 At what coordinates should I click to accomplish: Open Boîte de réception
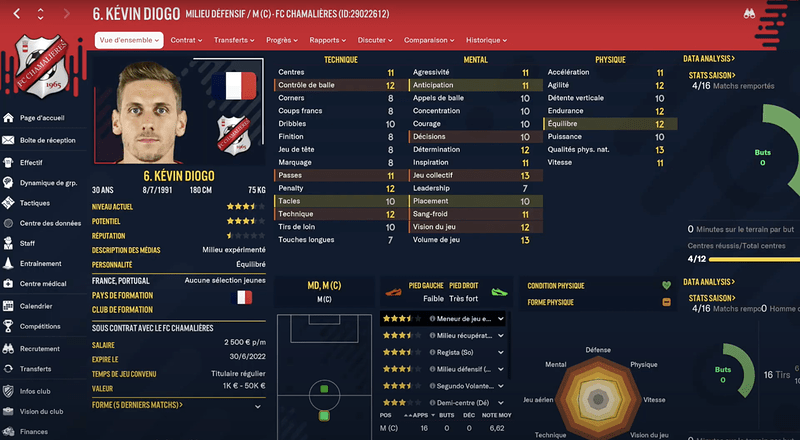click(48, 140)
